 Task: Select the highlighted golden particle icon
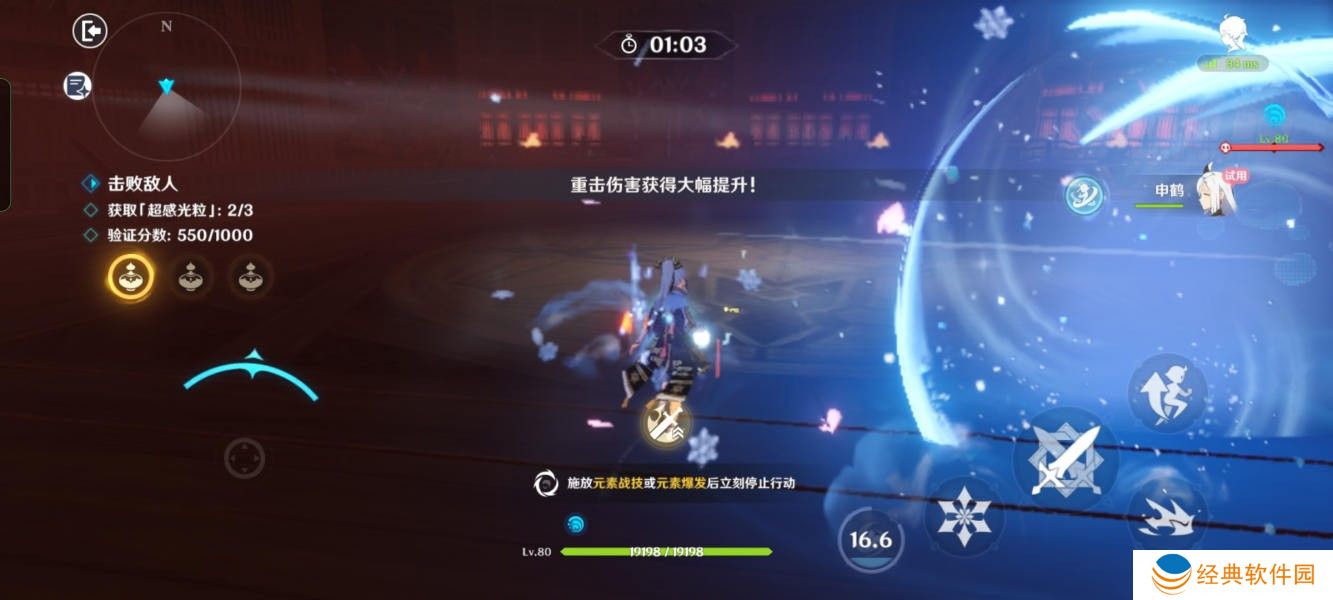(130, 277)
